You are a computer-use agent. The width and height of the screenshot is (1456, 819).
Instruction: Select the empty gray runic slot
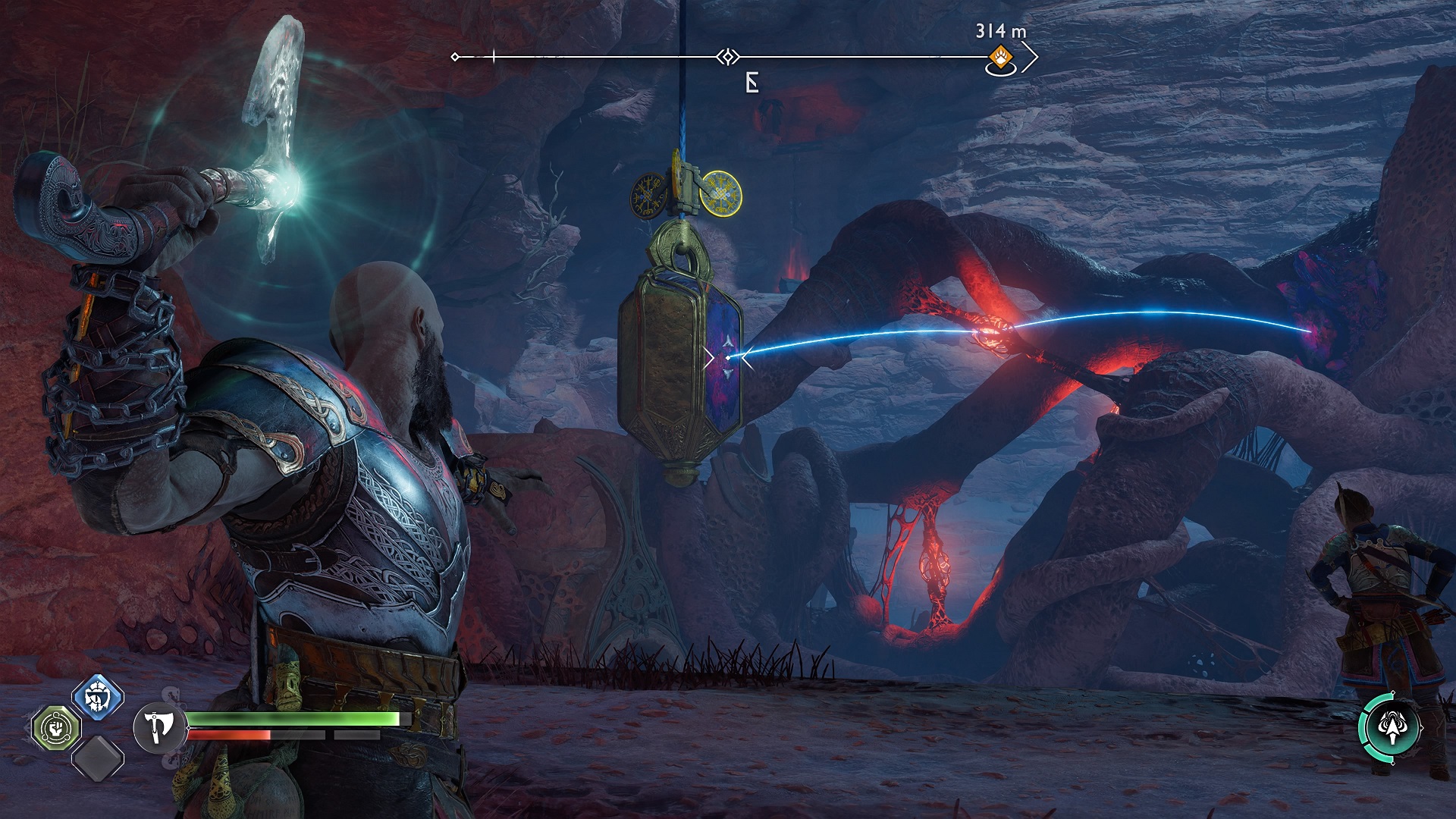pos(98,758)
